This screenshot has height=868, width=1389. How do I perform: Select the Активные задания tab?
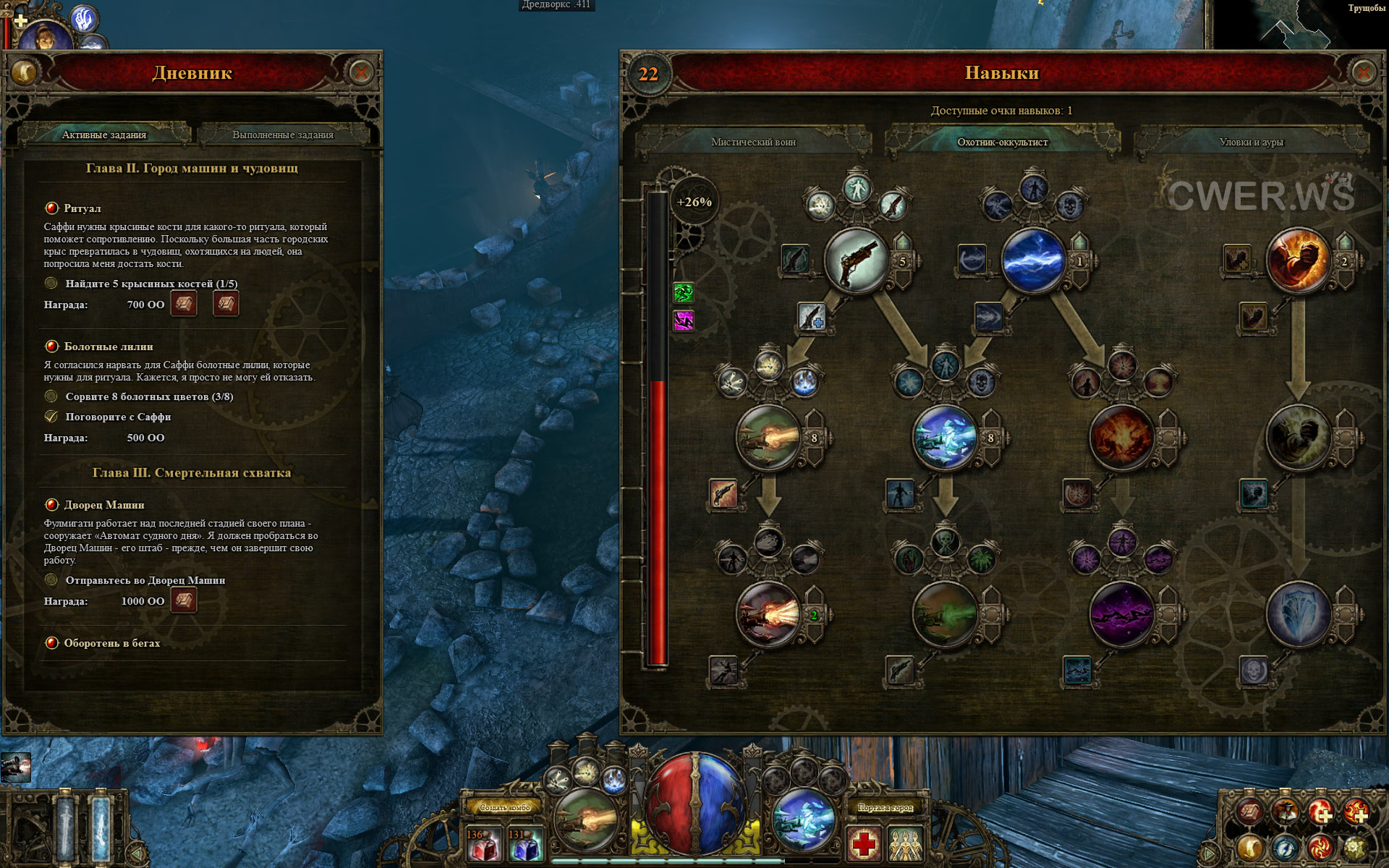pos(104,135)
